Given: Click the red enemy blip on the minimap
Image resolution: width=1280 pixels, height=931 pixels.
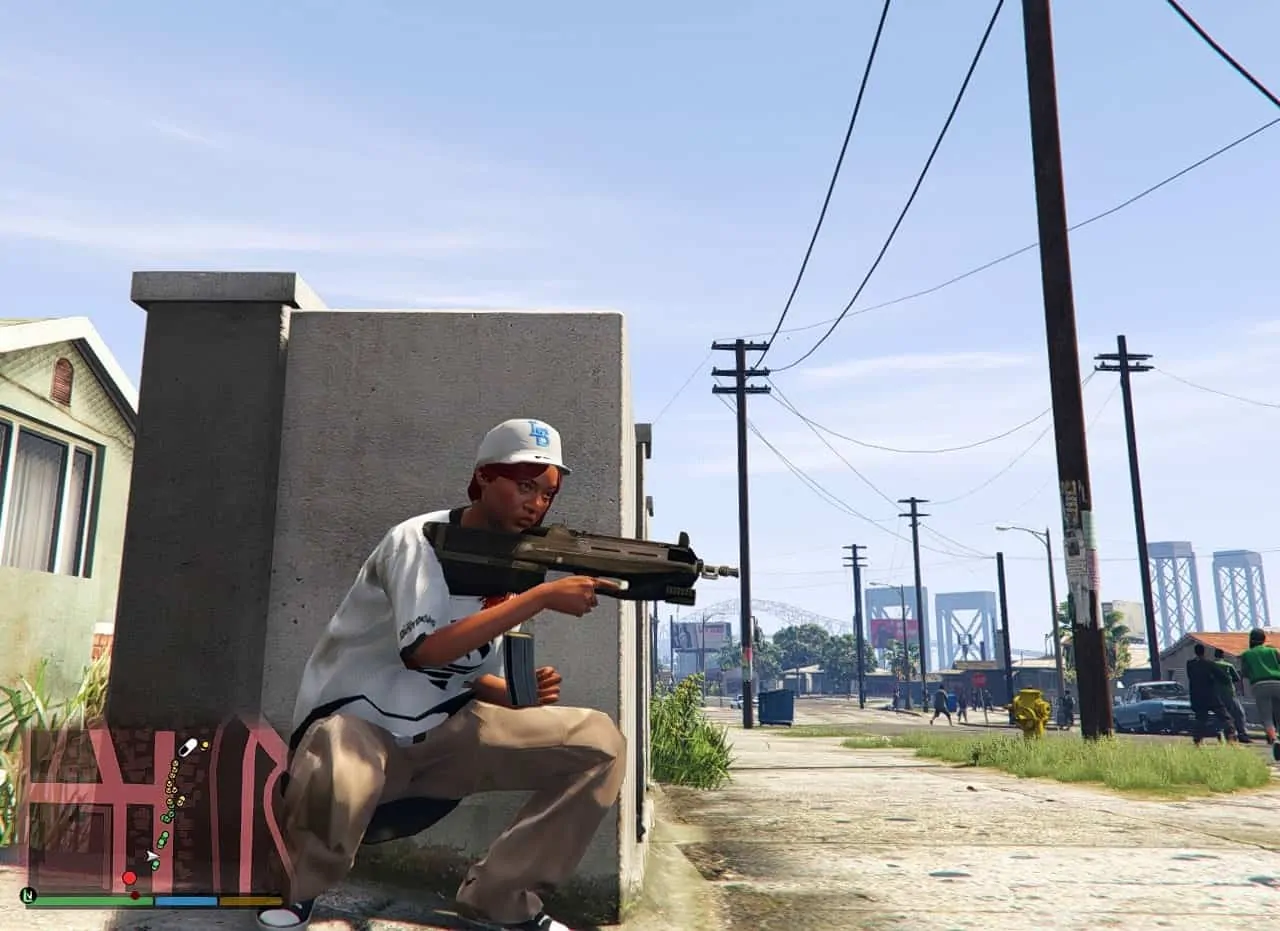Looking at the screenshot, I should 130,878.
